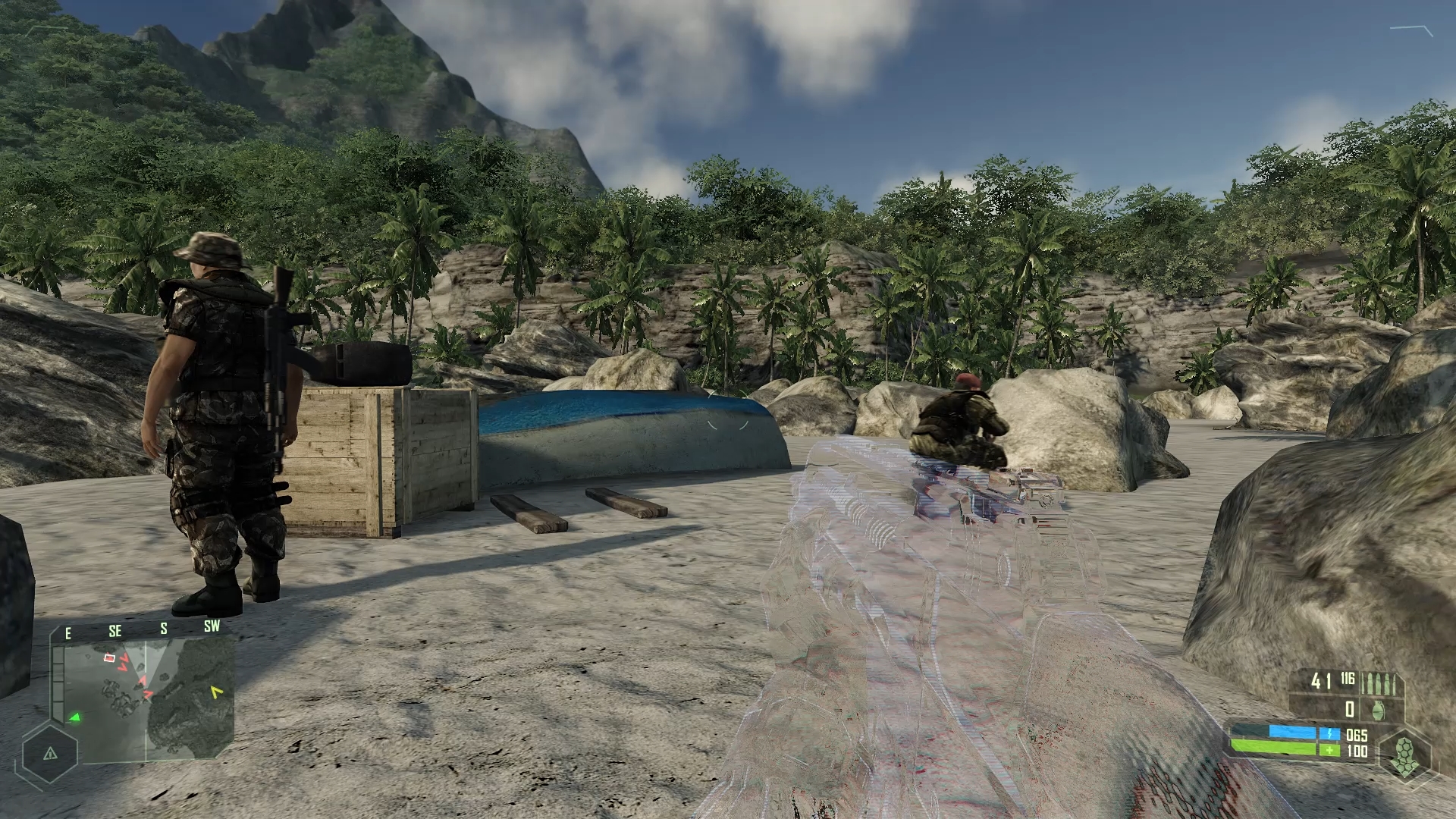Click the hexagonal threat warning indicator

(x=50, y=754)
